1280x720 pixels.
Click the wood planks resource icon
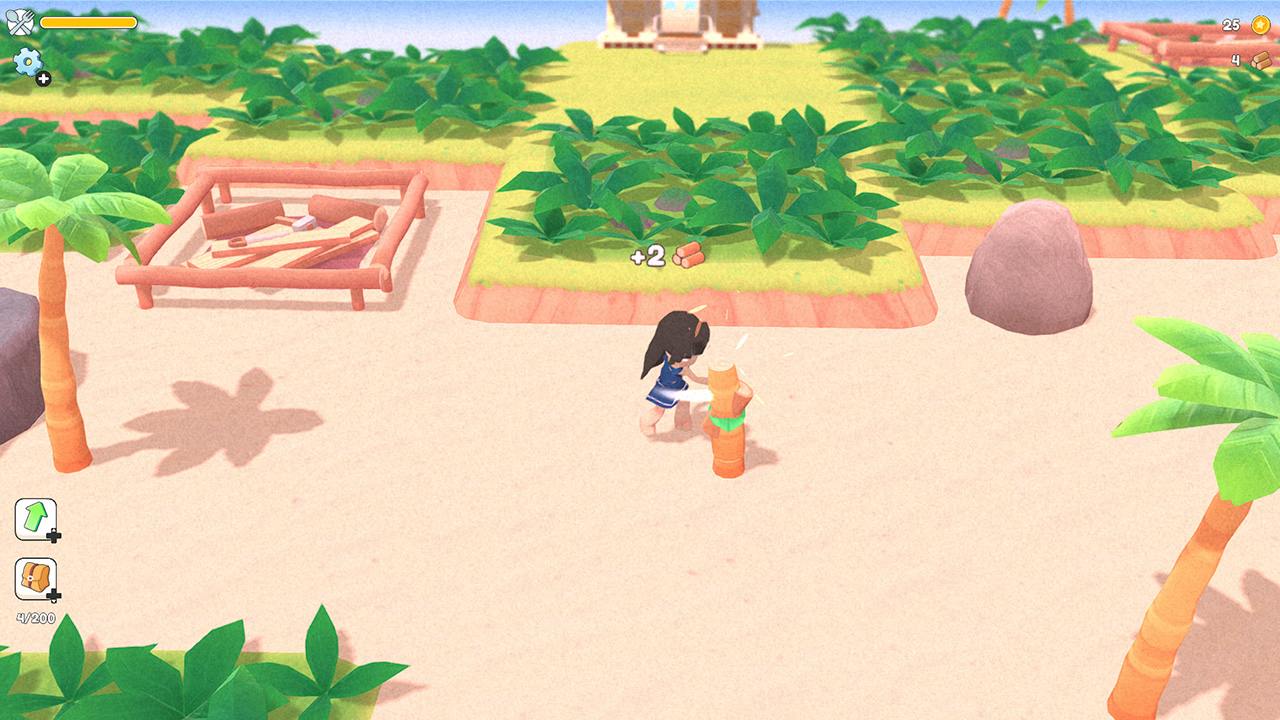[1260, 58]
